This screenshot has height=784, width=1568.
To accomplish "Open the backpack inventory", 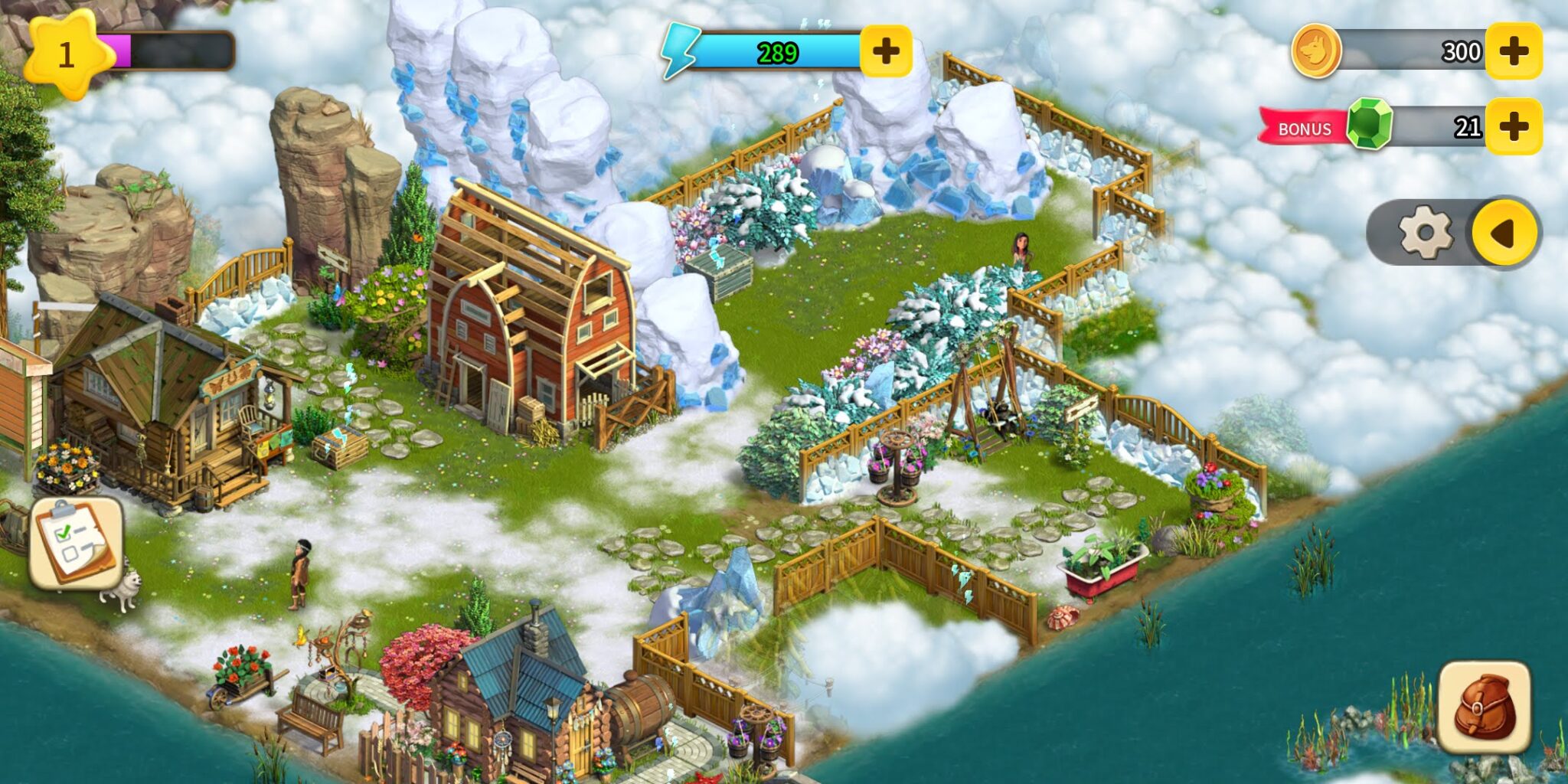I will (1484, 707).
